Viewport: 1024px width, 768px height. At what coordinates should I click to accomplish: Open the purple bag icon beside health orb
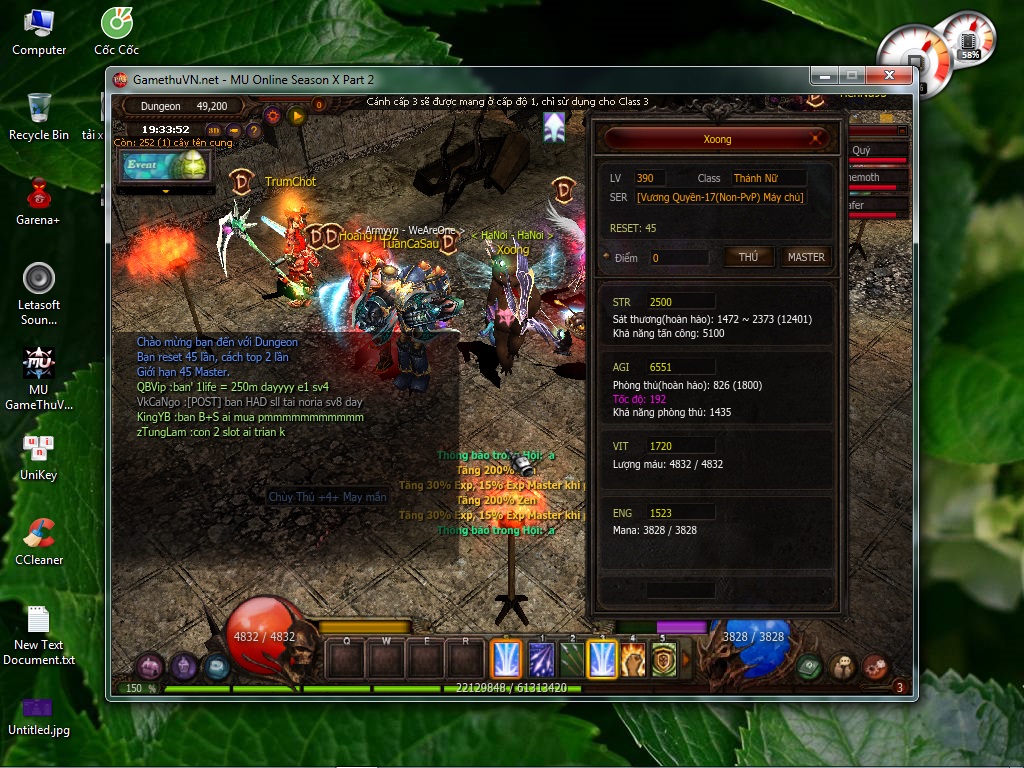[x=150, y=665]
